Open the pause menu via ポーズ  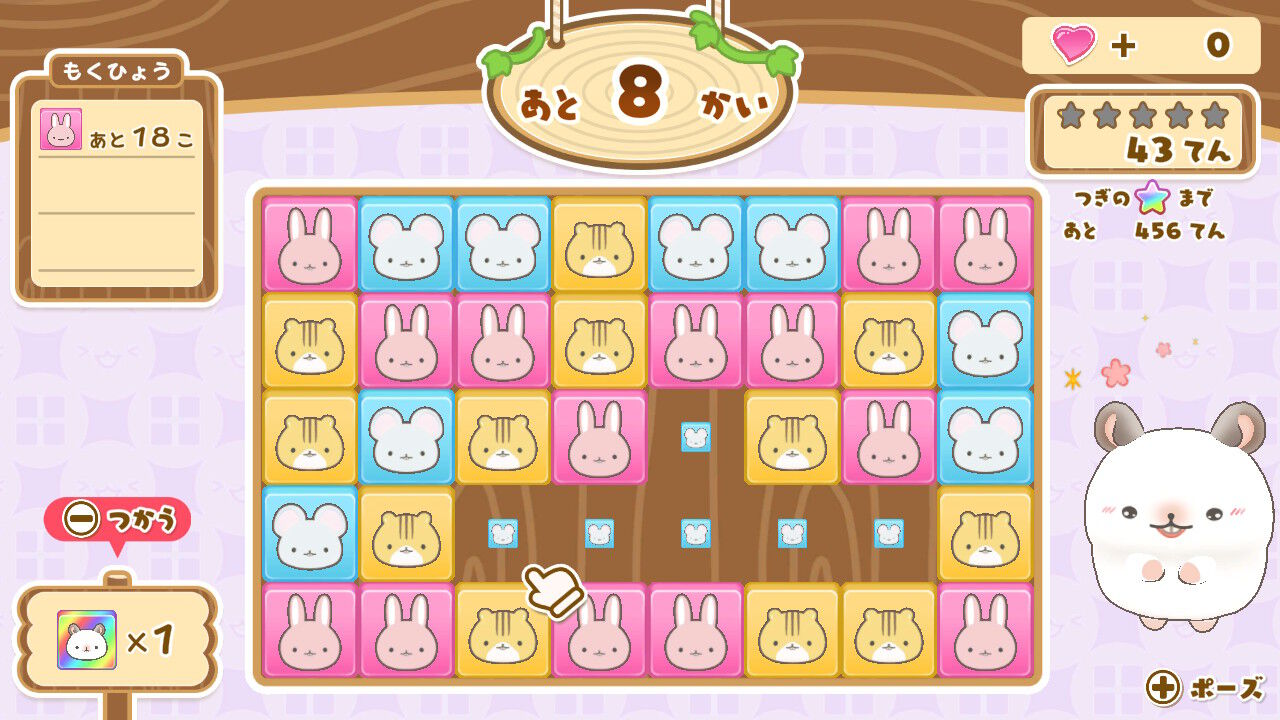[x=1205, y=689]
